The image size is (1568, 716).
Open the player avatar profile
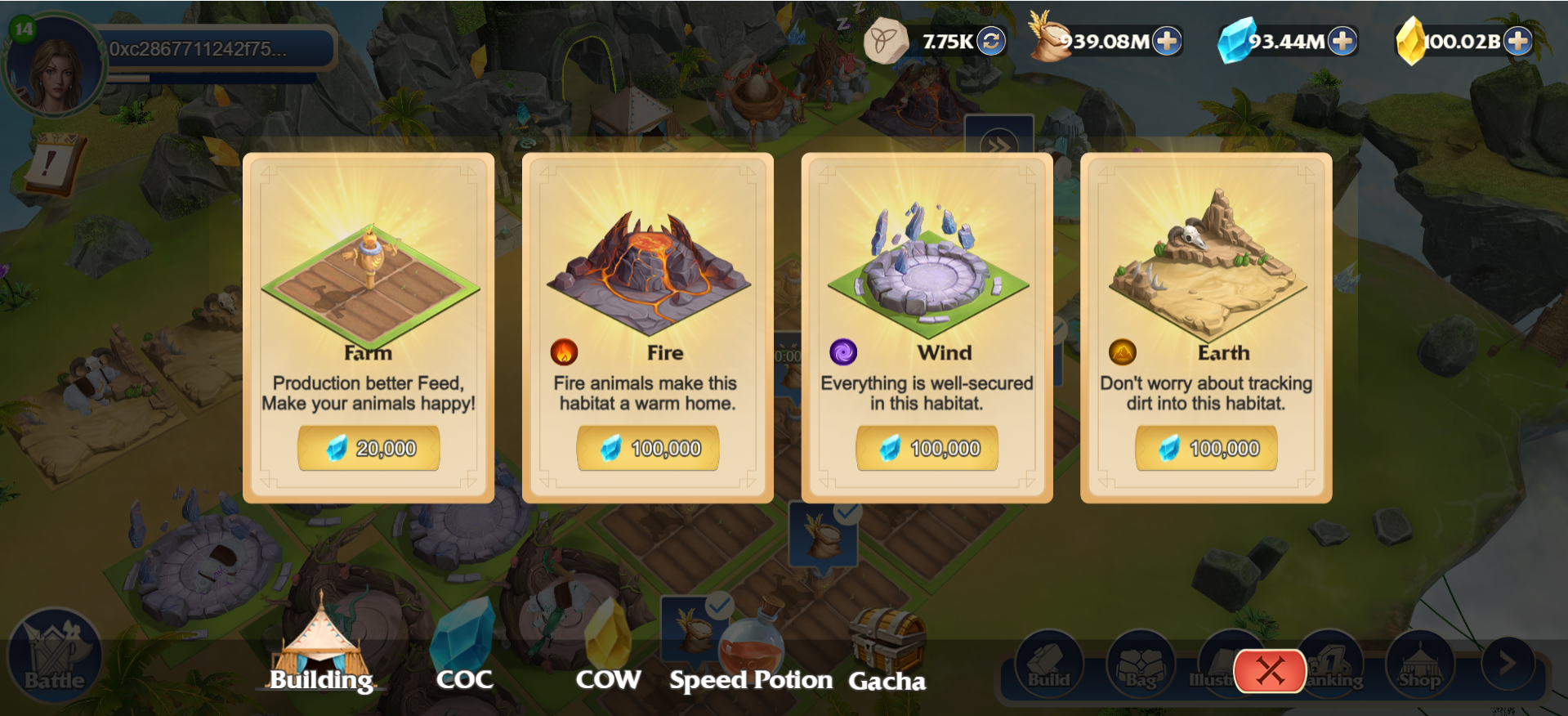[55, 67]
